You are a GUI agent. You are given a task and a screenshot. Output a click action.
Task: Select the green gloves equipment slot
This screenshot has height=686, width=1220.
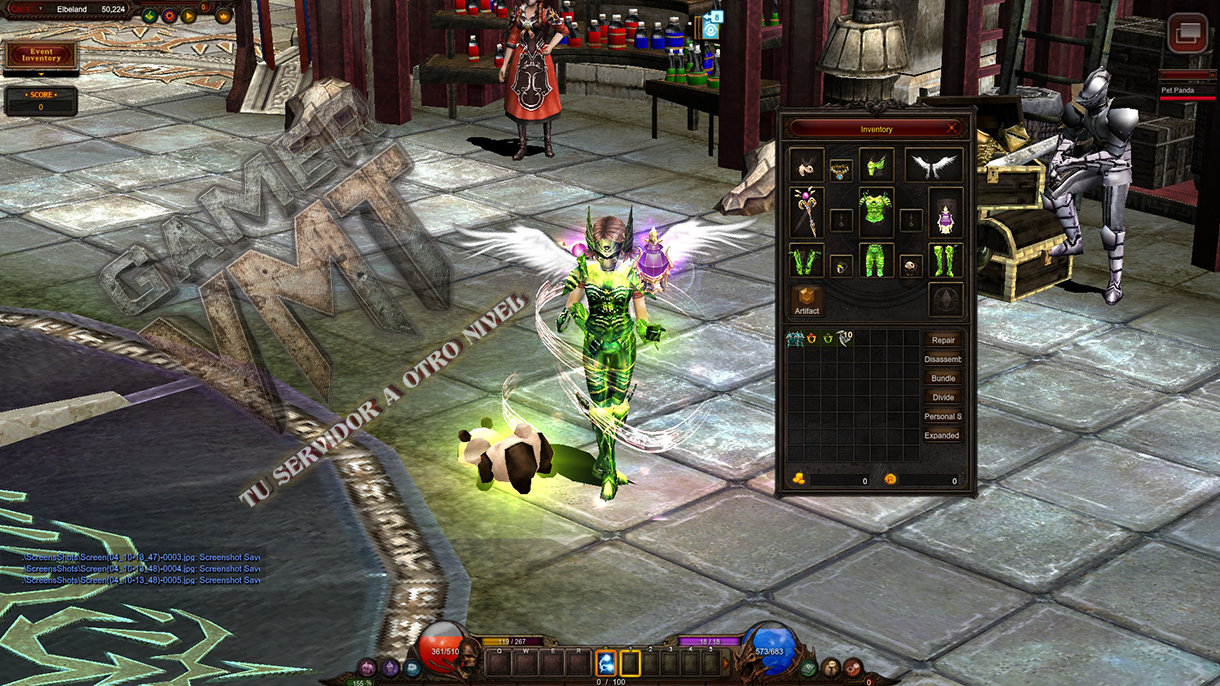pos(806,261)
